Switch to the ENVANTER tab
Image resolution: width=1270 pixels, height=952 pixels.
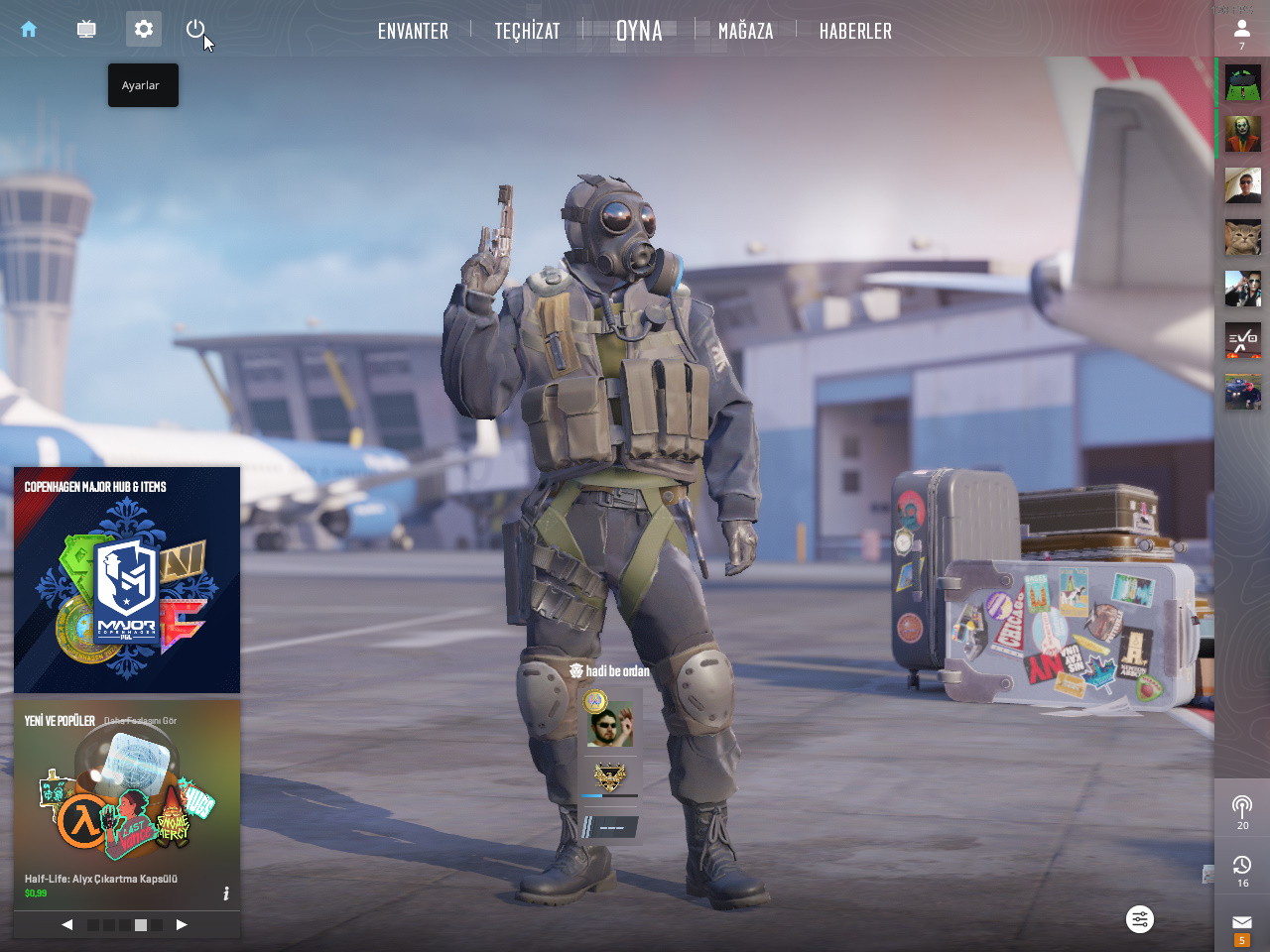tap(413, 32)
